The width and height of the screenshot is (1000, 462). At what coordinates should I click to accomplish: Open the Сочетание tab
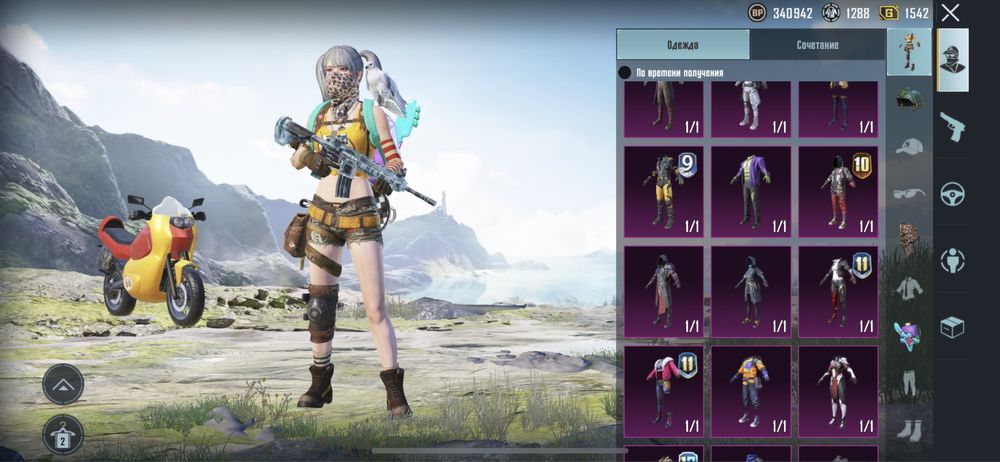click(x=817, y=45)
